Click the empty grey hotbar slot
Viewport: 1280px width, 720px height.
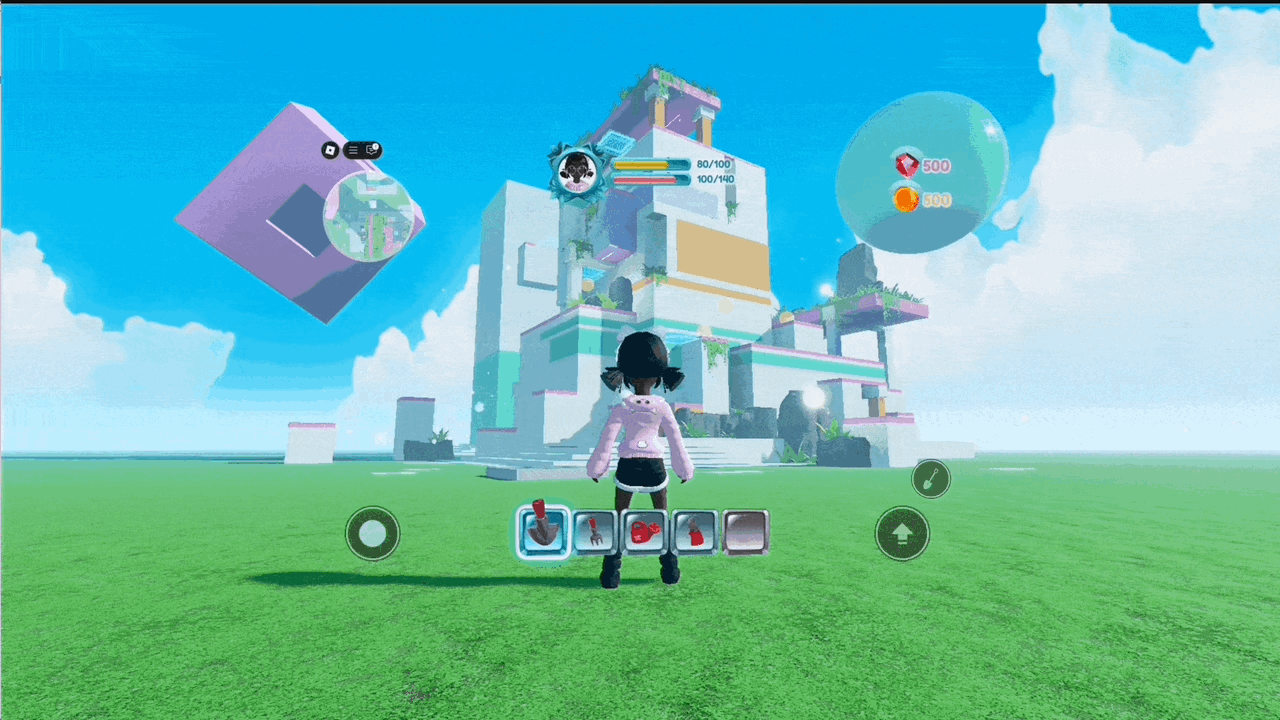[745, 532]
